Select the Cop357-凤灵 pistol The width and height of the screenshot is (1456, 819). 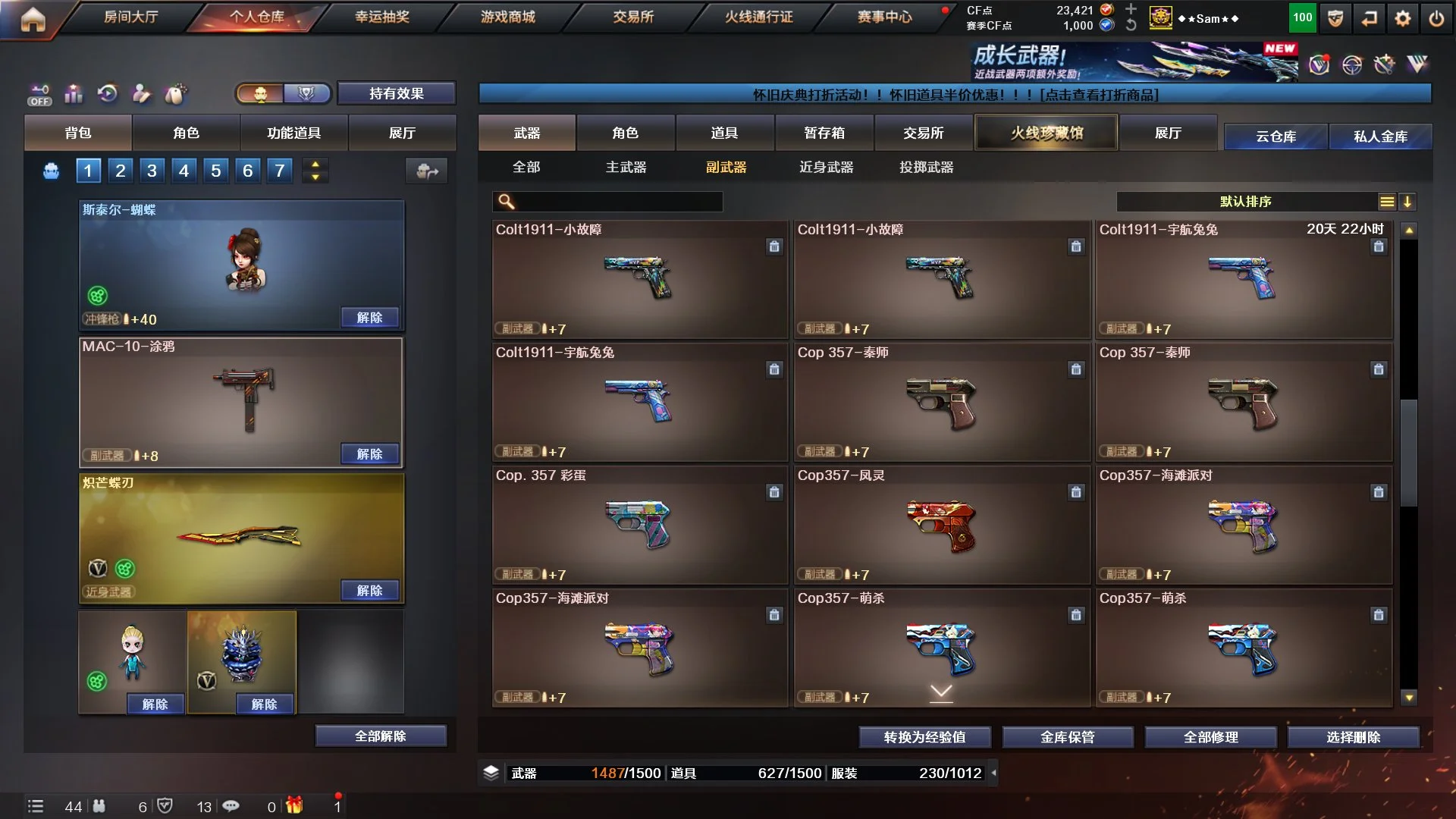tap(941, 525)
